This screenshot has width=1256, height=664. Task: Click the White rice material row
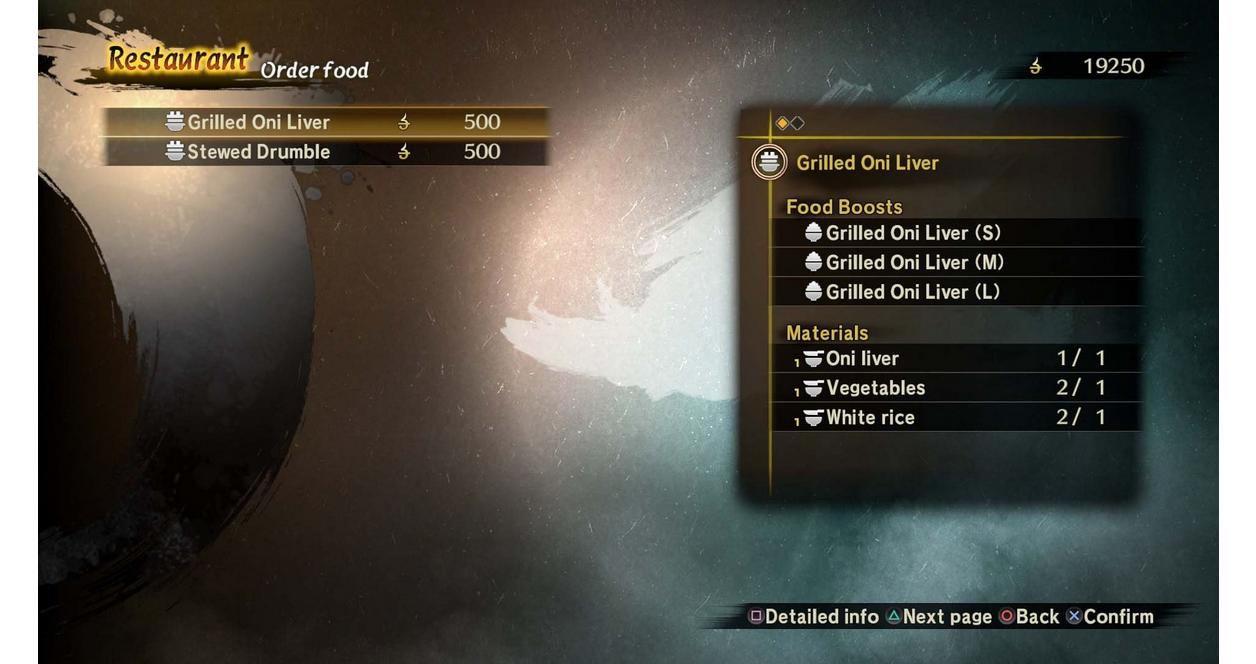(x=958, y=417)
